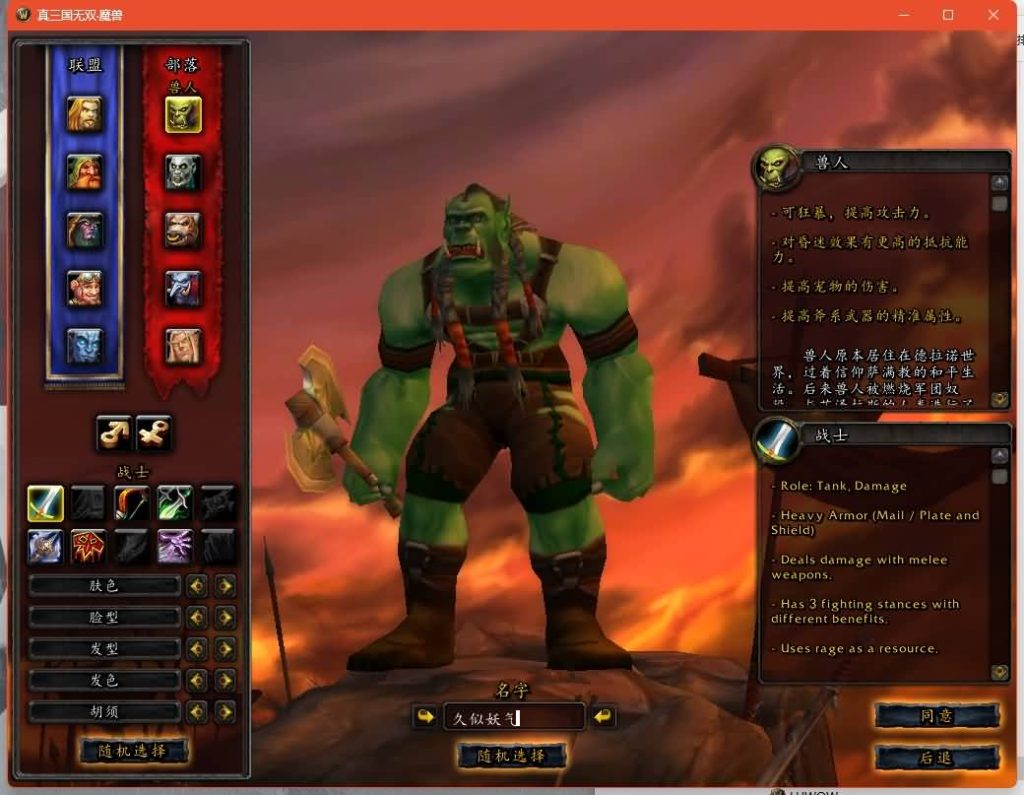
Task: Go to the previous 发型 hairstyle
Action: [x=197, y=649]
